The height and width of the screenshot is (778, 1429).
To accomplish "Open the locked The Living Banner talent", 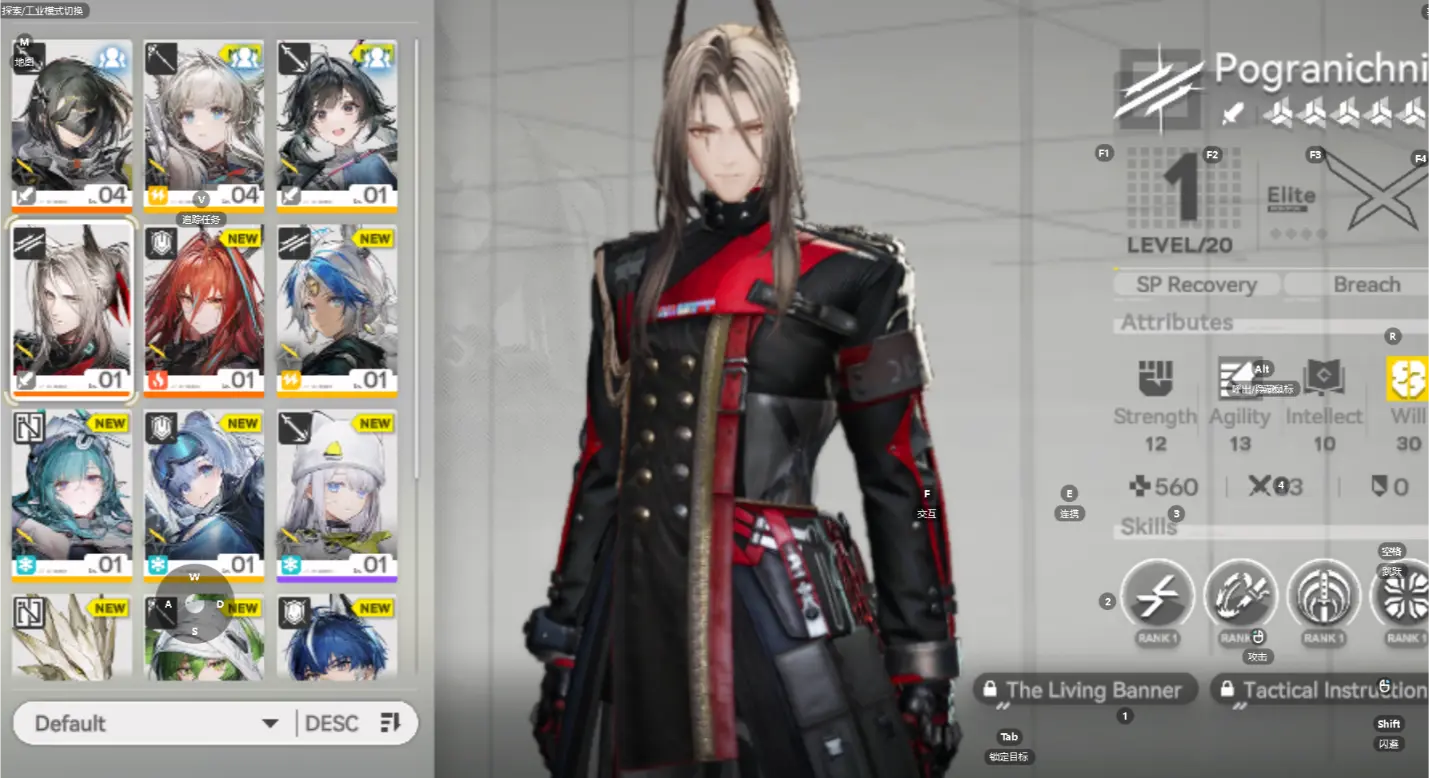I will click(x=1083, y=690).
